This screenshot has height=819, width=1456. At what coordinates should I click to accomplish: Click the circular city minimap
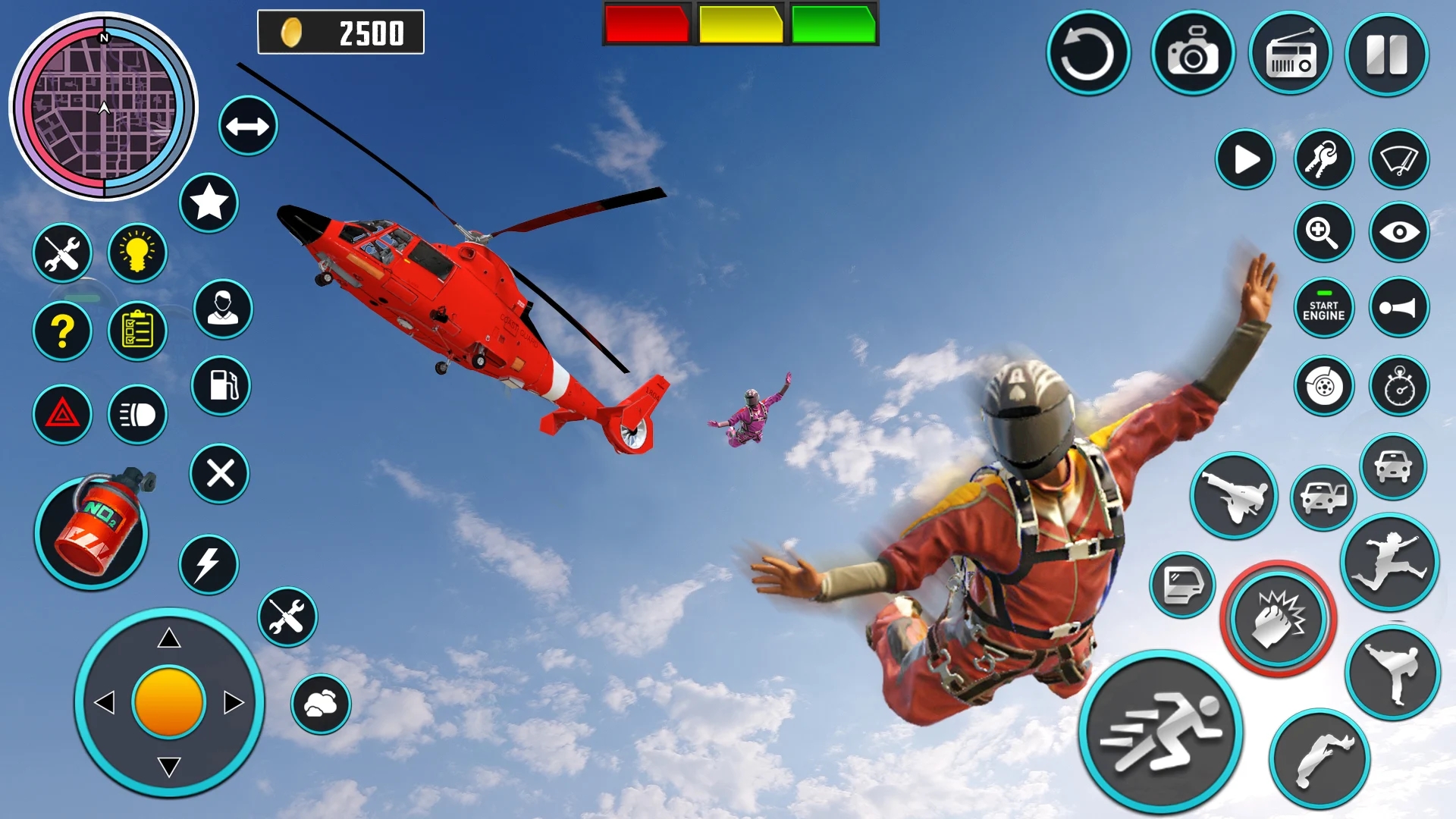103,107
